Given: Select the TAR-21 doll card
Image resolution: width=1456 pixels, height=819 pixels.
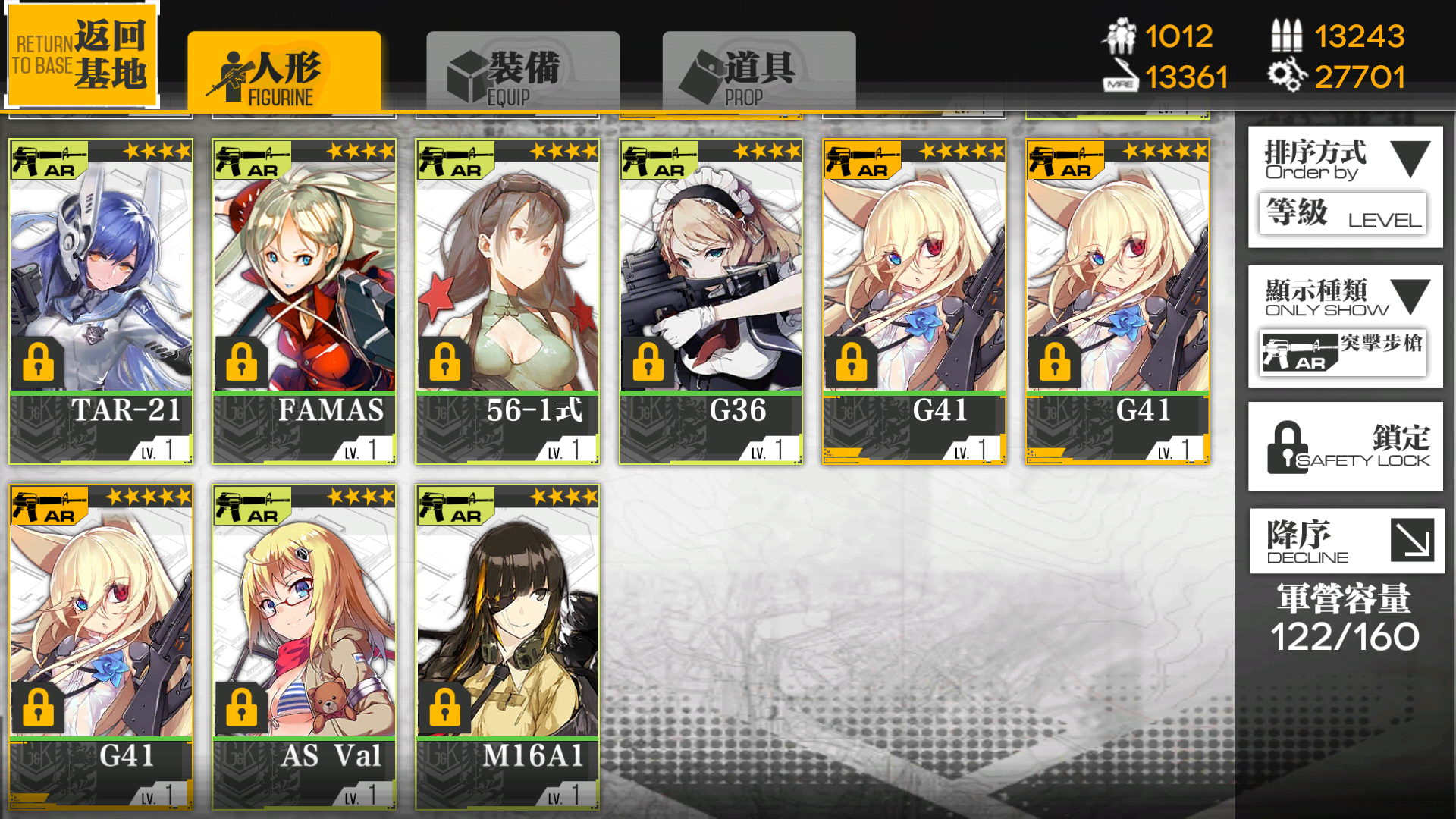Looking at the screenshot, I should (x=101, y=301).
